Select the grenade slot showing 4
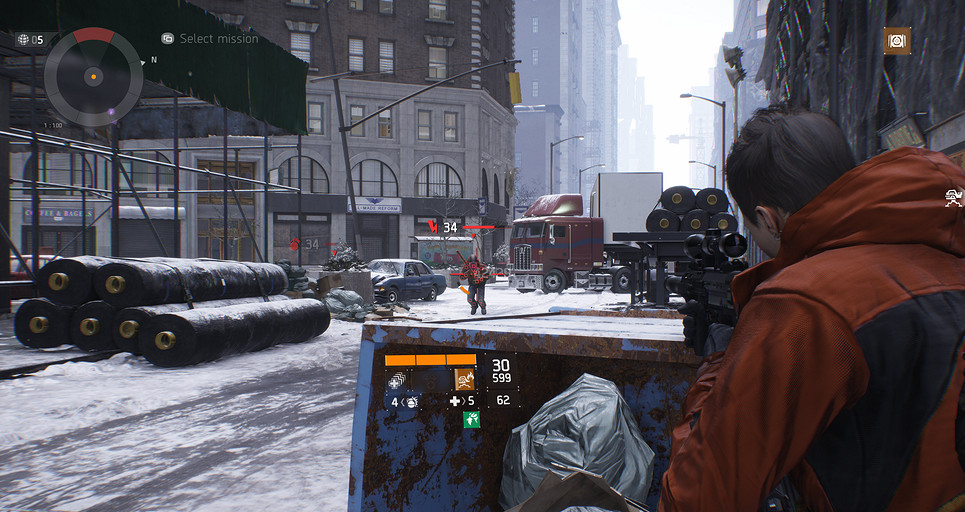This screenshot has height=512, width=965. (x=405, y=401)
